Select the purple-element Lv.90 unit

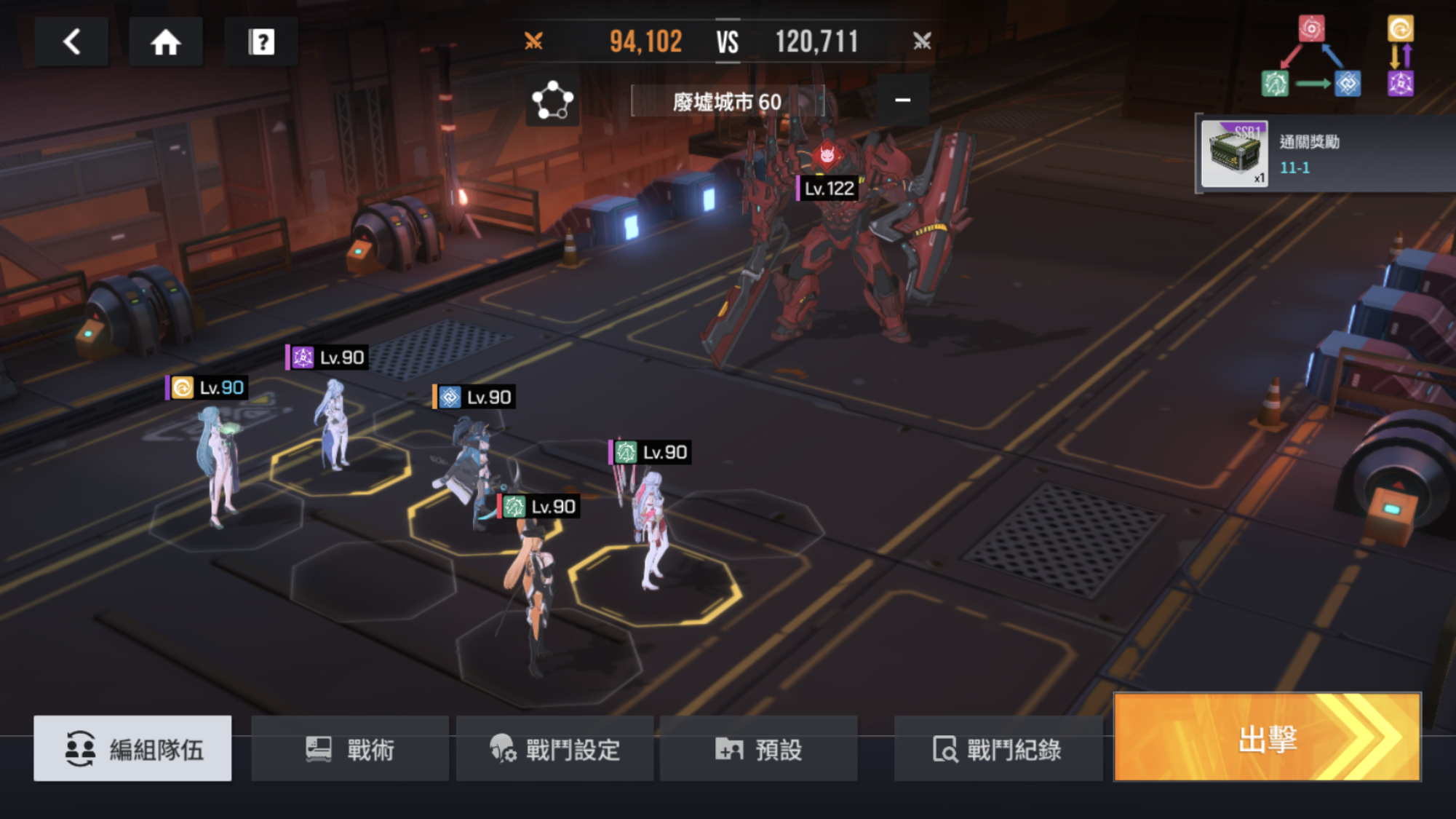(333, 426)
